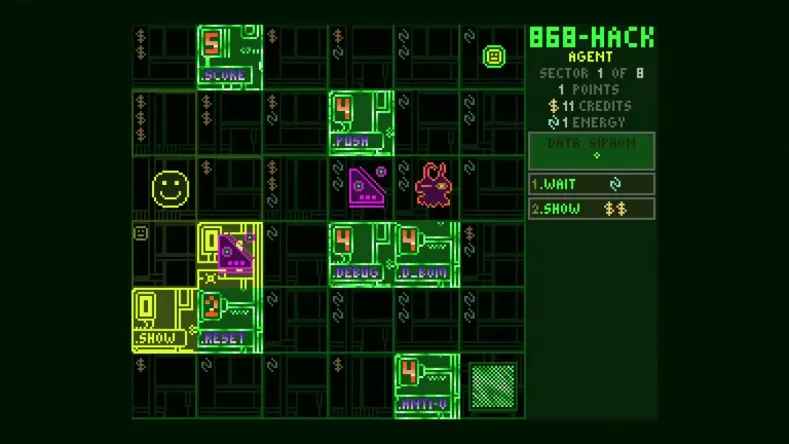The width and height of the screenshot is (789, 444).
Task: Select the .RESET program node tile
Action: pos(229,320)
